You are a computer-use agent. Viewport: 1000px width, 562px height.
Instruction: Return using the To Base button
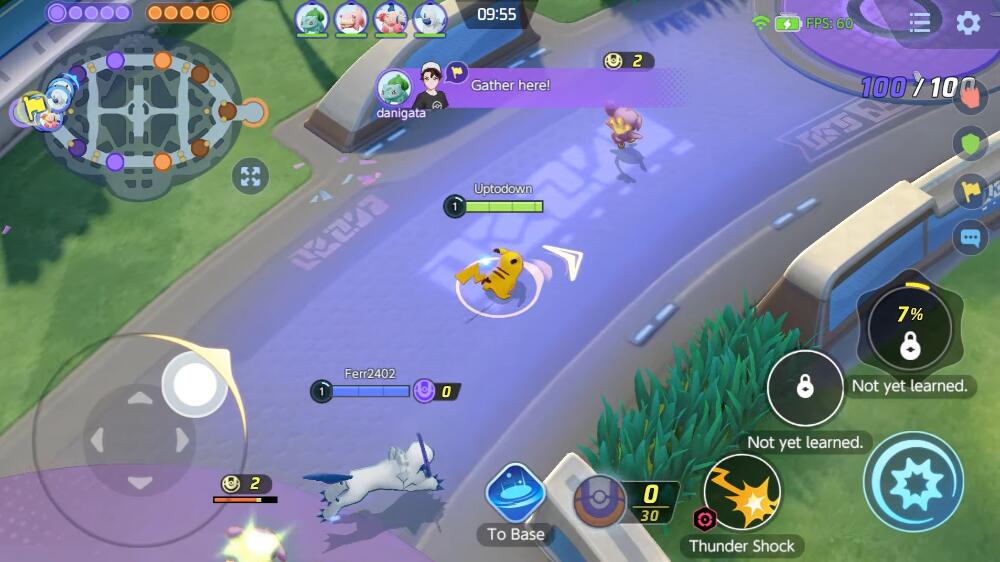(515, 495)
